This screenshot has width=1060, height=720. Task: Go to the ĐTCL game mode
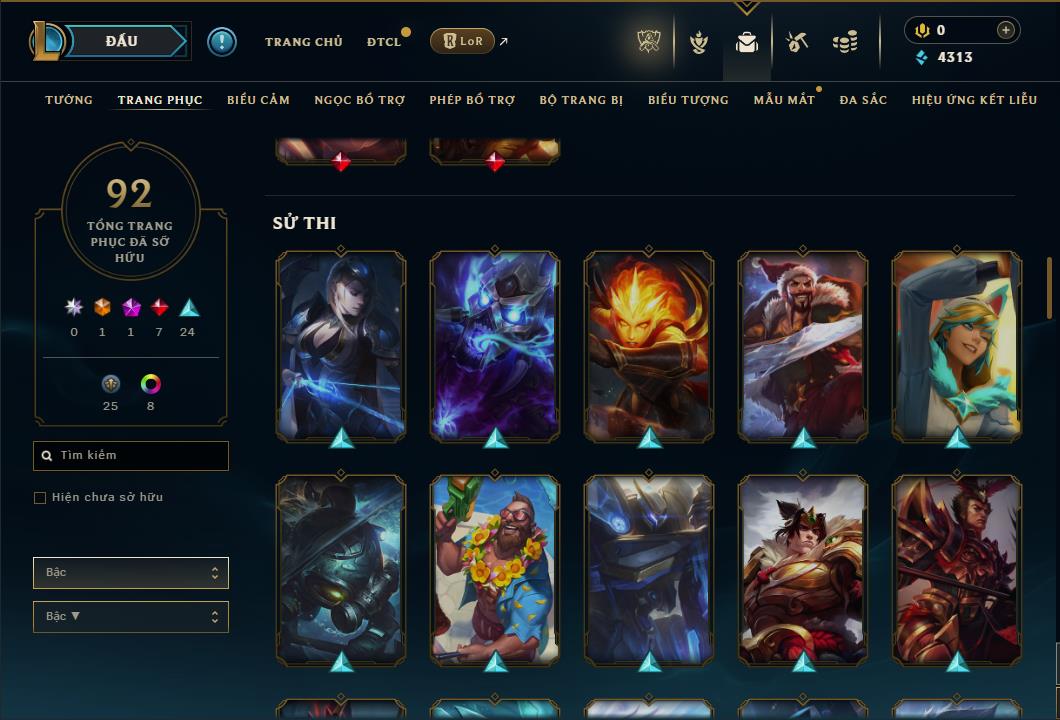click(383, 42)
